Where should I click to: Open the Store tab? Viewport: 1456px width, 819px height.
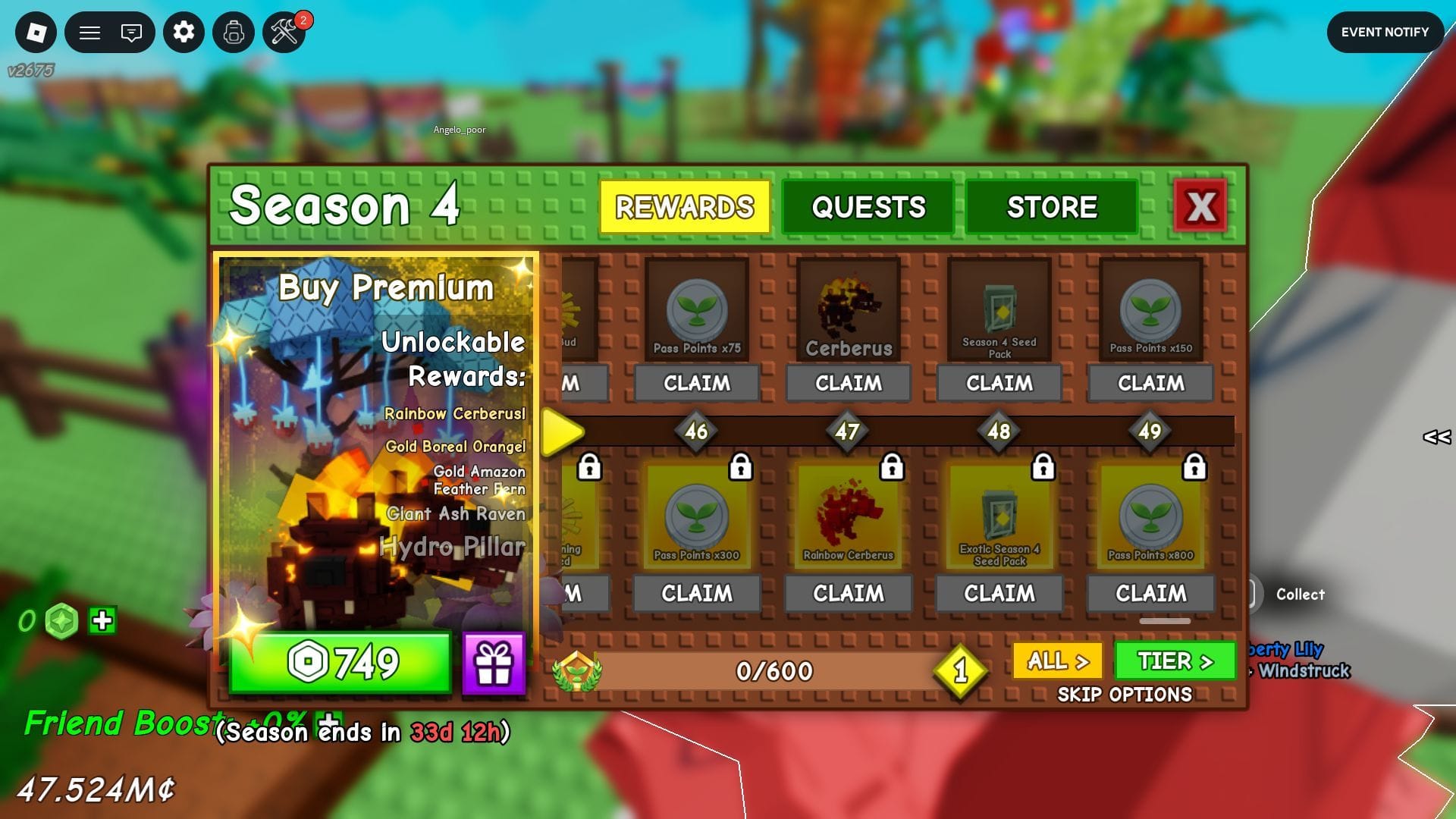[x=1051, y=207]
